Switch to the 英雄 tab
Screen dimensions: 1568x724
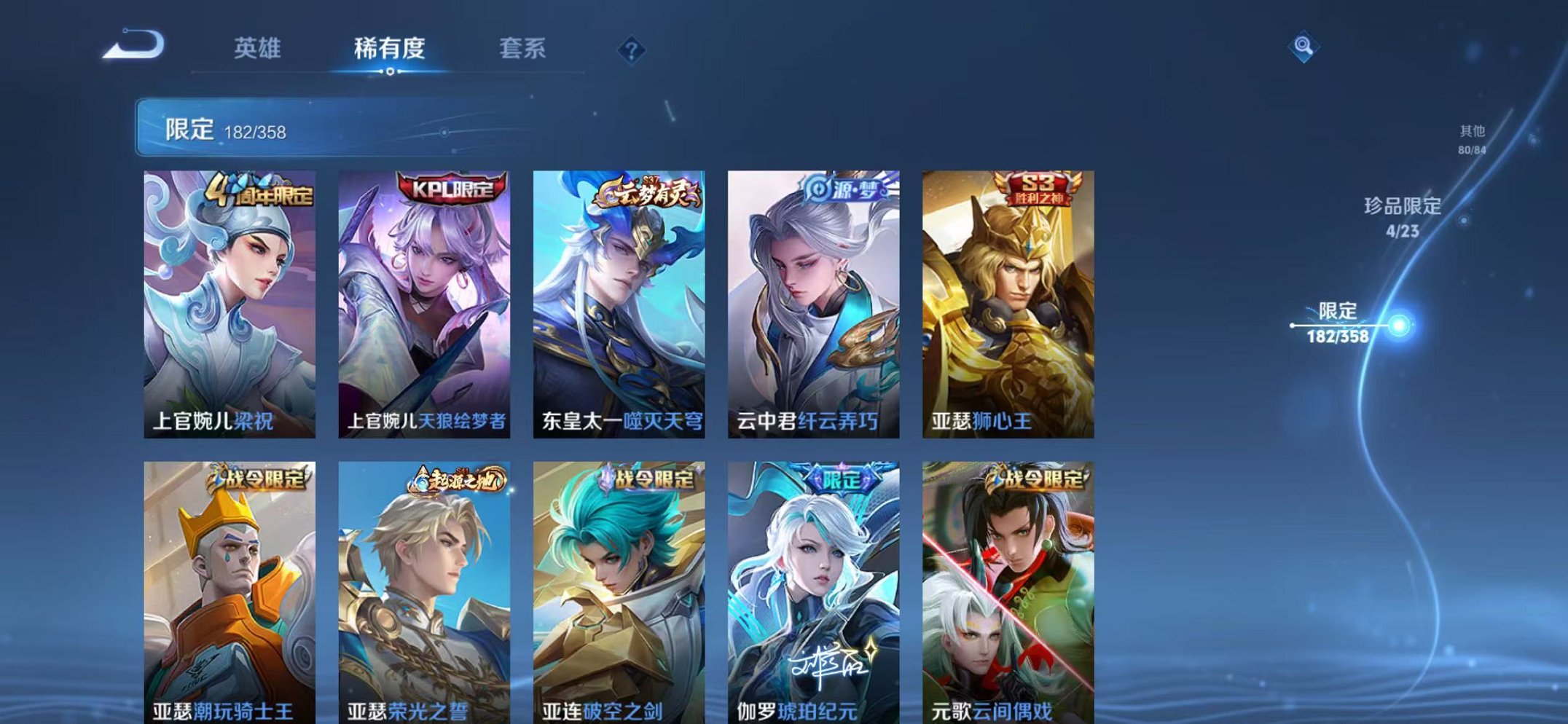click(x=258, y=50)
